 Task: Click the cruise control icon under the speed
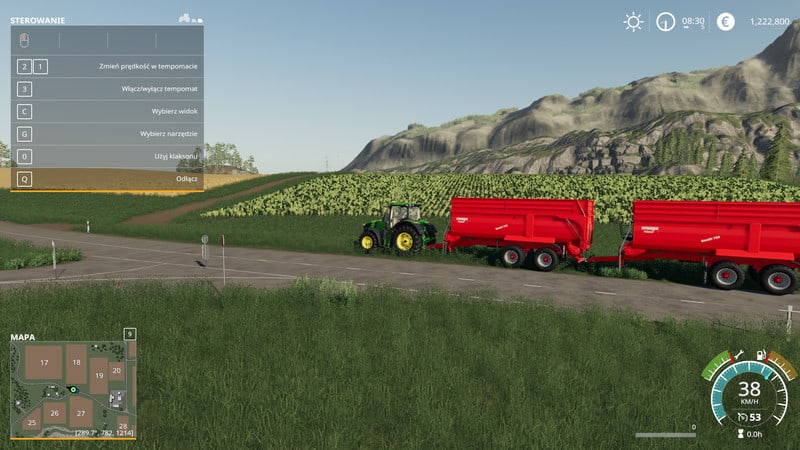(x=742, y=417)
